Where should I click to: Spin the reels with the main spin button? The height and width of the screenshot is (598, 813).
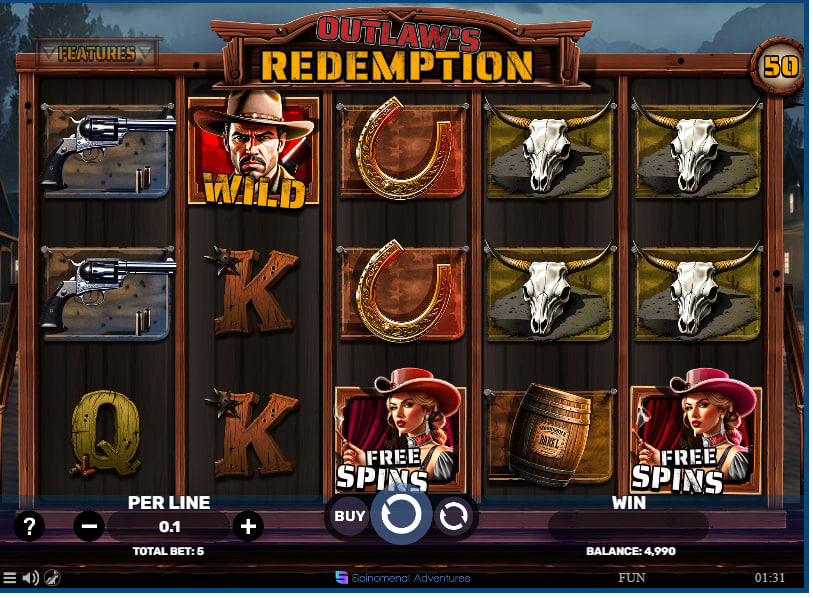click(x=401, y=515)
